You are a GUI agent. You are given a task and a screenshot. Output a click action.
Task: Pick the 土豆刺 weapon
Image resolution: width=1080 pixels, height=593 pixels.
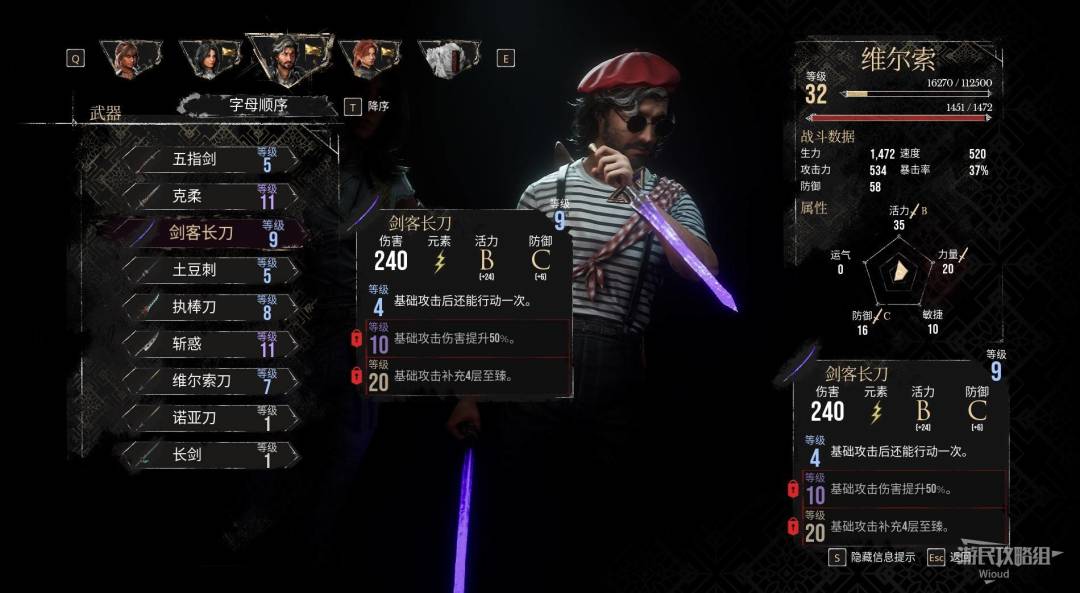tap(208, 270)
